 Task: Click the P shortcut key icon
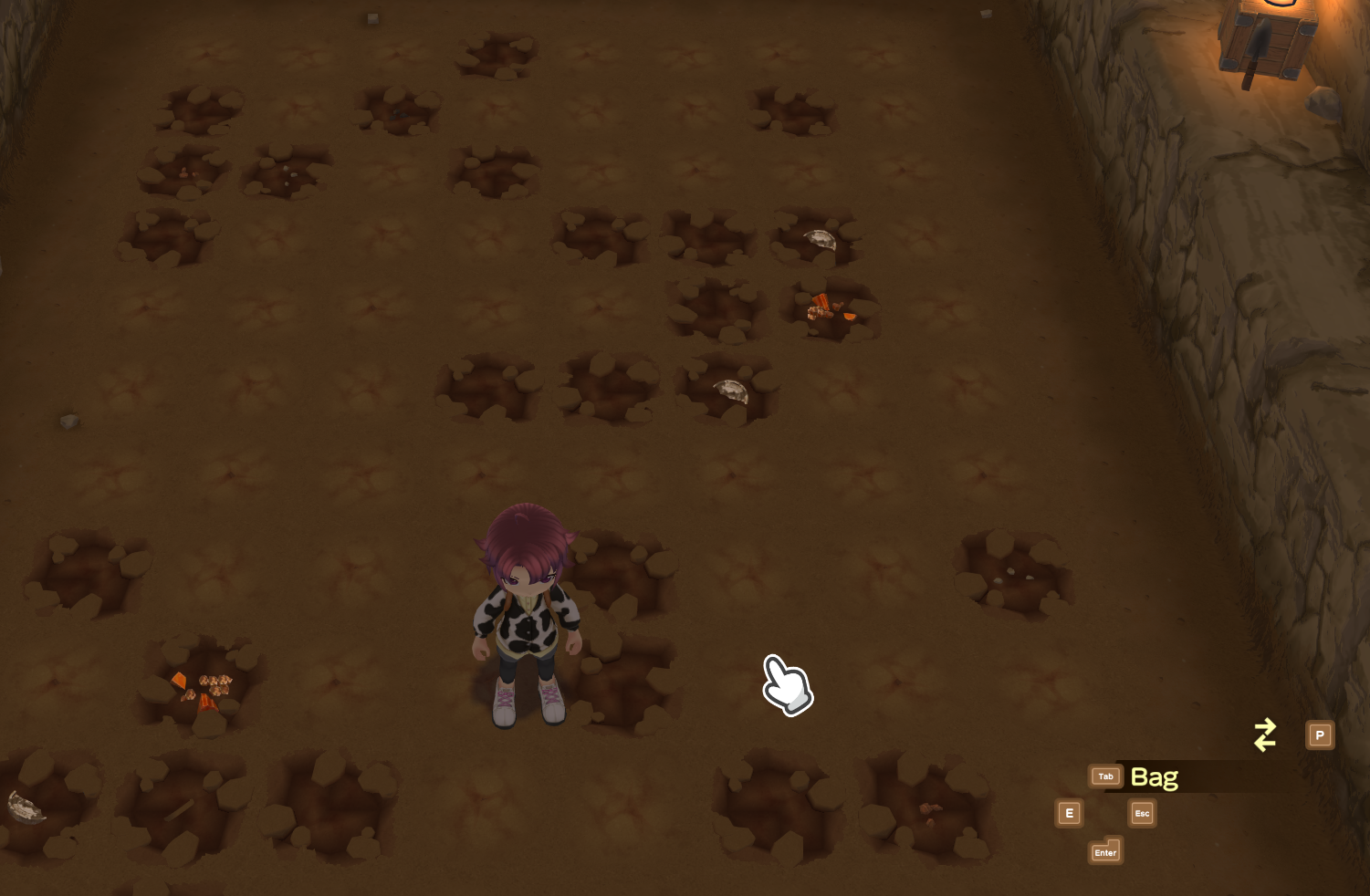pyautogui.click(x=1320, y=735)
